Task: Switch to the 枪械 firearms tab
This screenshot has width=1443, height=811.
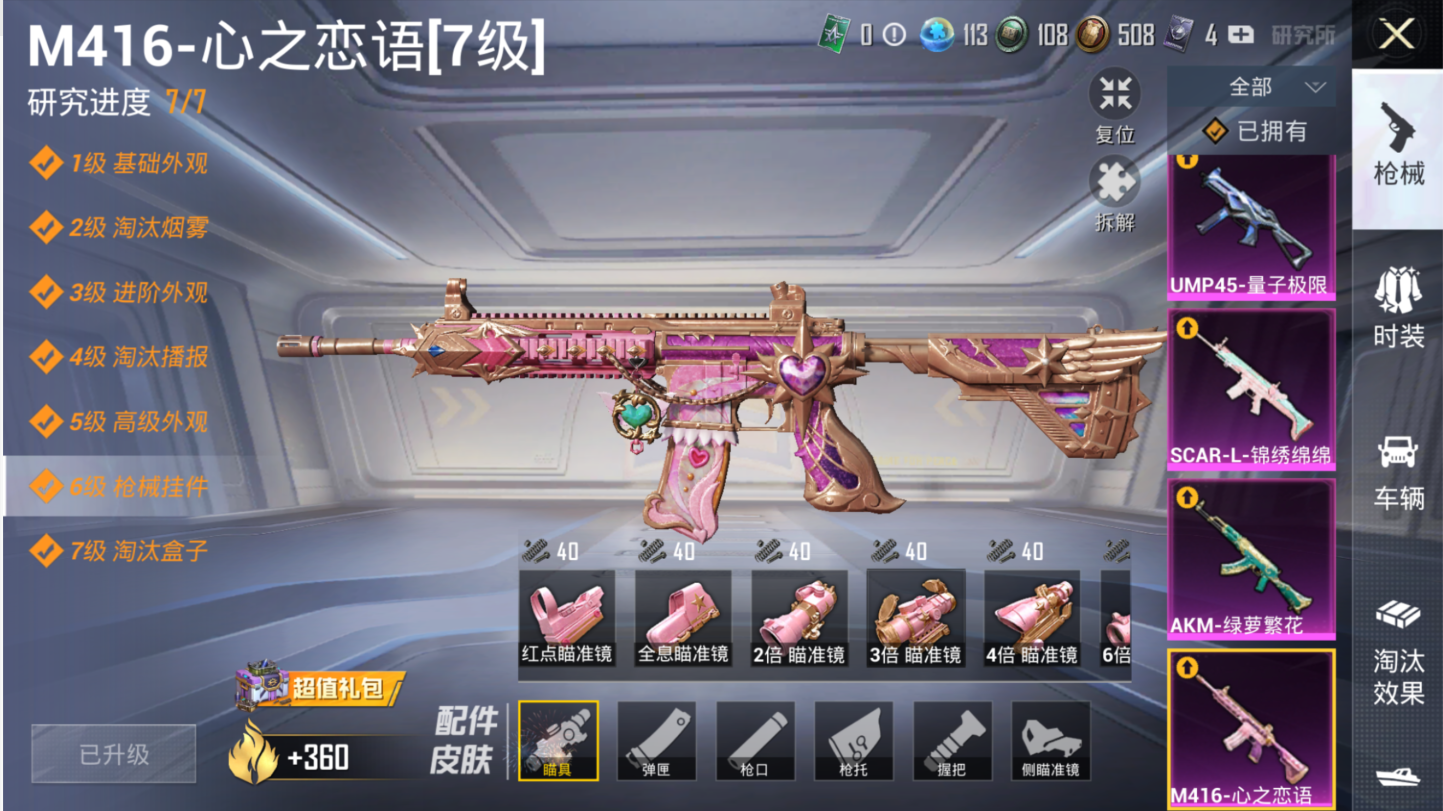Action: coord(1397,145)
